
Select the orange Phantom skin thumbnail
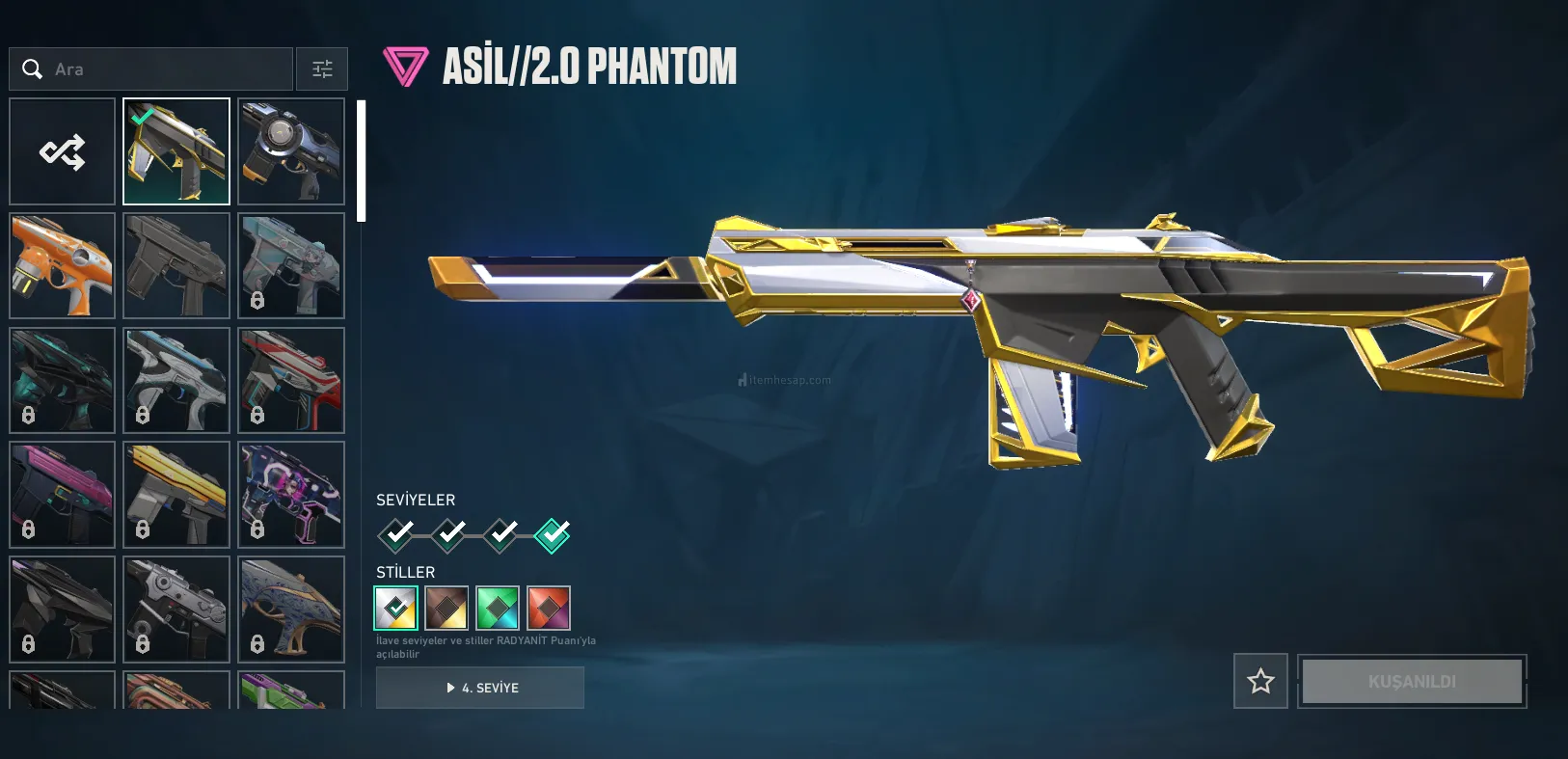(x=63, y=266)
